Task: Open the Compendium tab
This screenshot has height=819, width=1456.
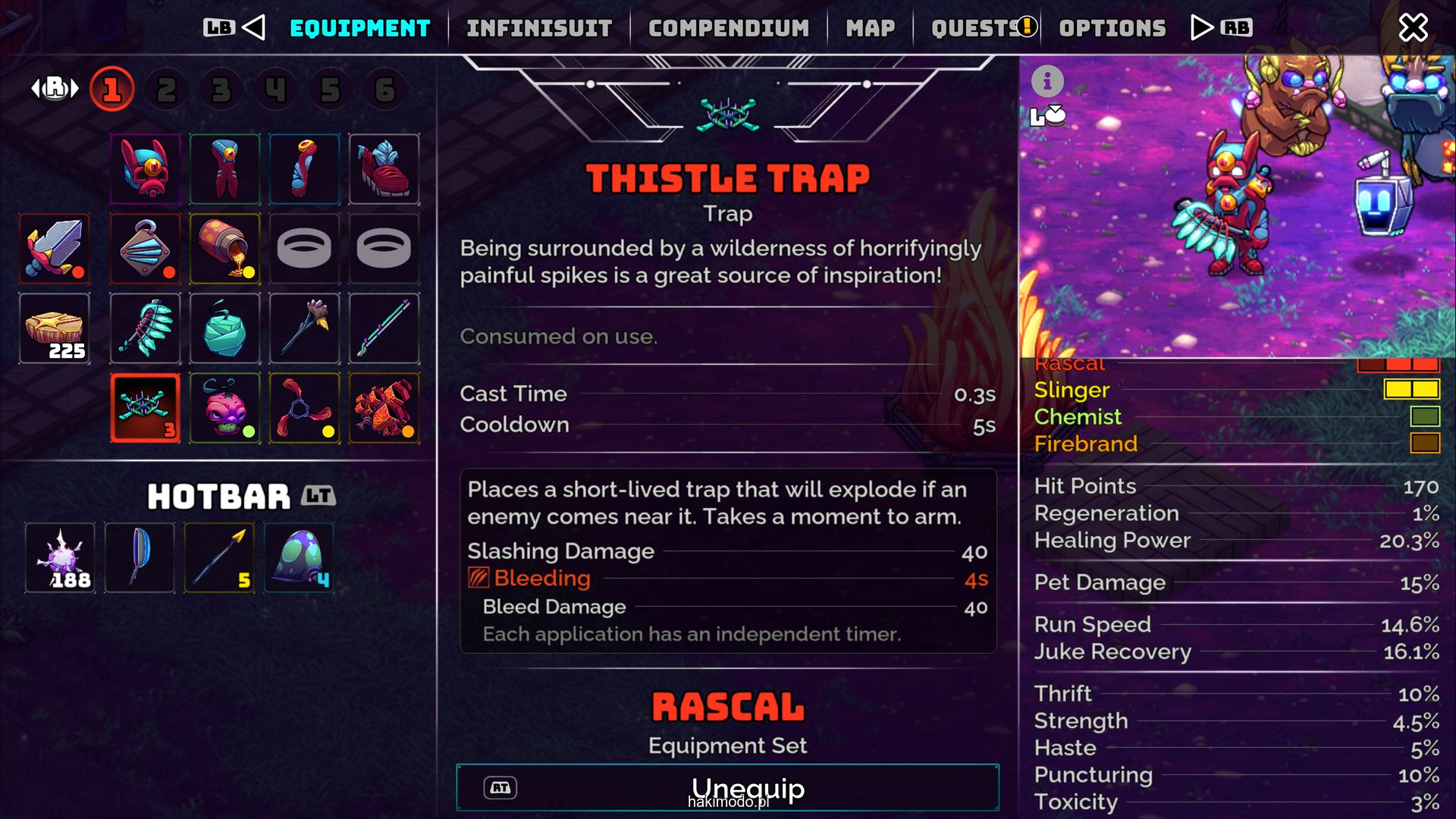Action: pyautogui.click(x=728, y=28)
